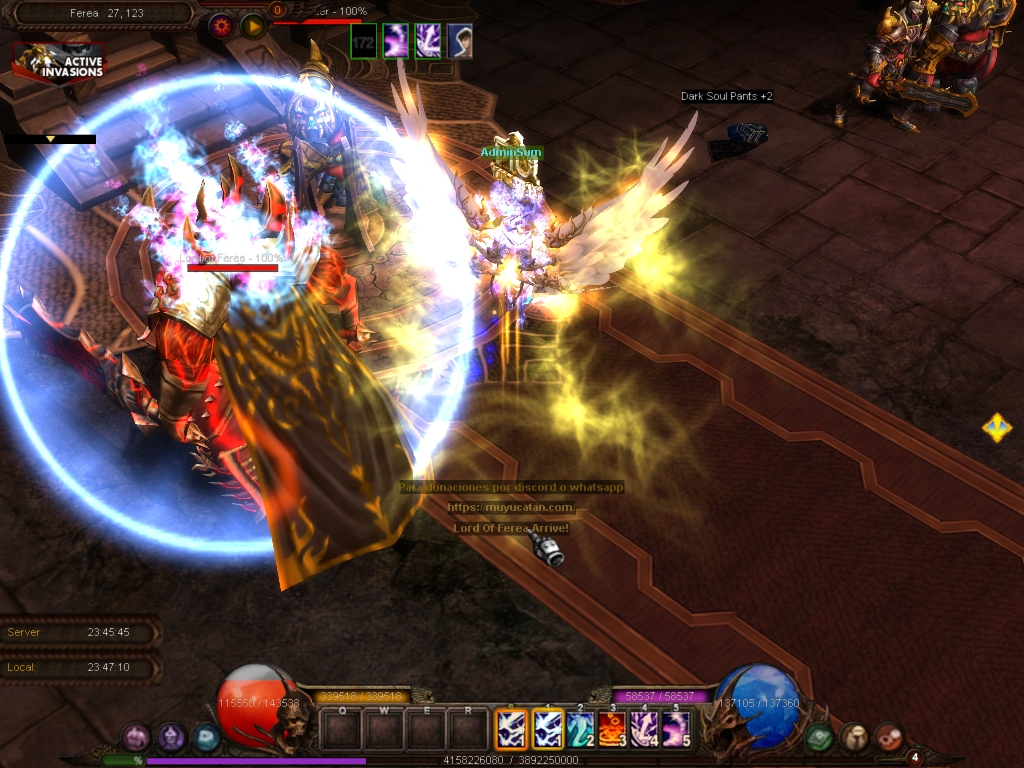Open the Active Invasions banner
Image resolution: width=1024 pixels, height=768 pixels.
(x=58, y=62)
